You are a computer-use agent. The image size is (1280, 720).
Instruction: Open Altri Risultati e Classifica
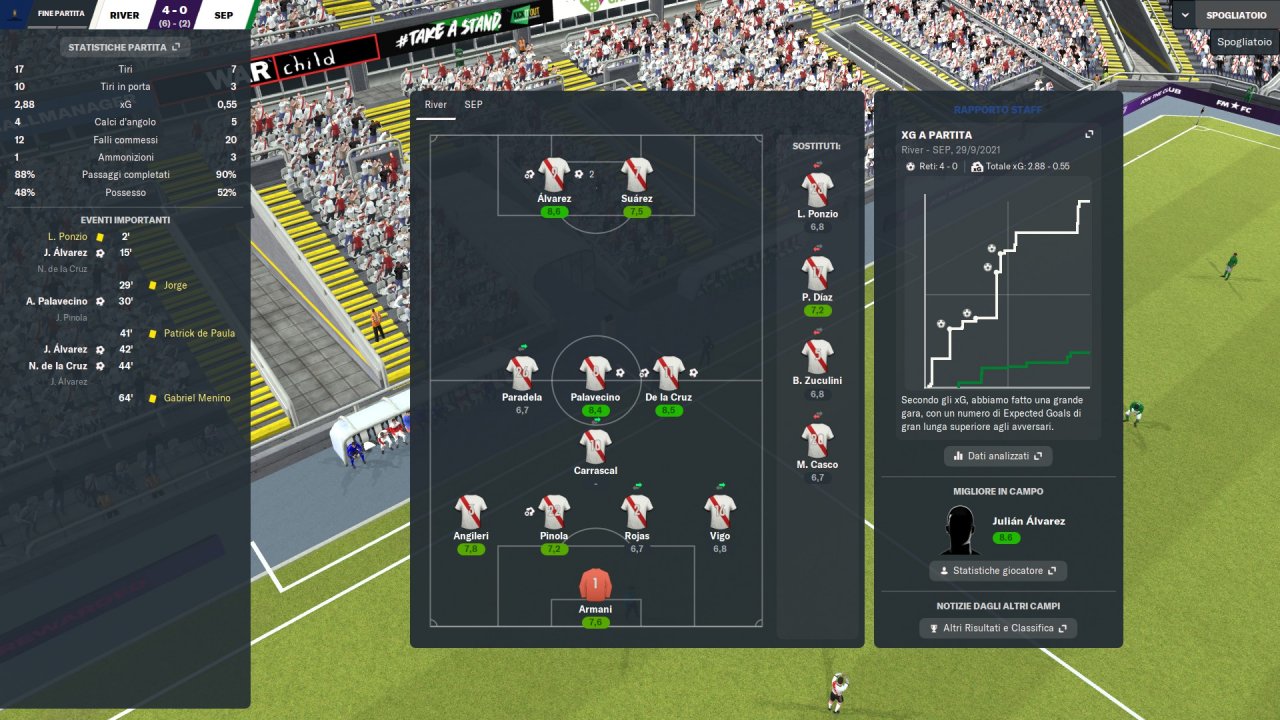pos(997,628)
